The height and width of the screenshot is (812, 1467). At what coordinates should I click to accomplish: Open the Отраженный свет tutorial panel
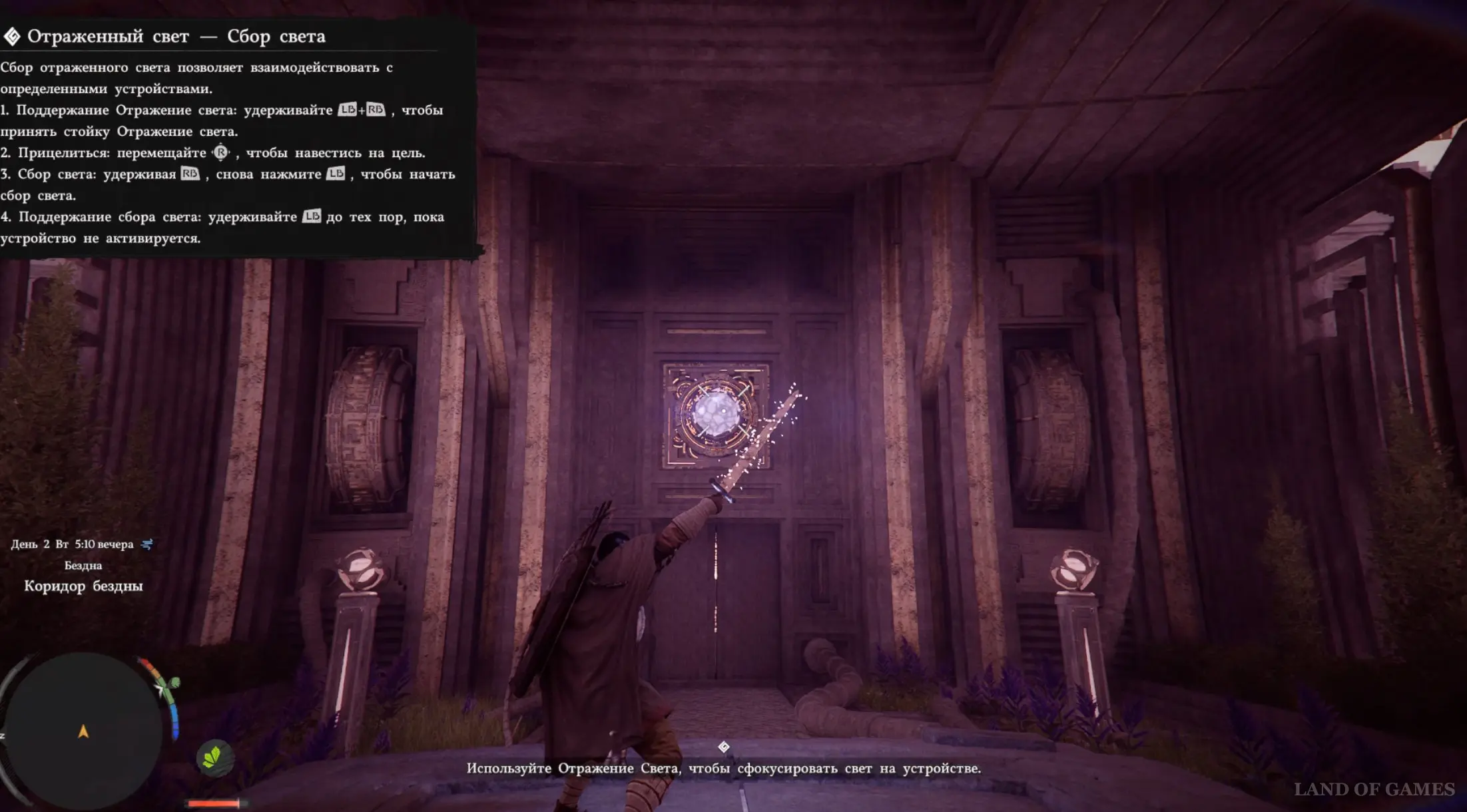pyautogui.click(x=176, y=37)
